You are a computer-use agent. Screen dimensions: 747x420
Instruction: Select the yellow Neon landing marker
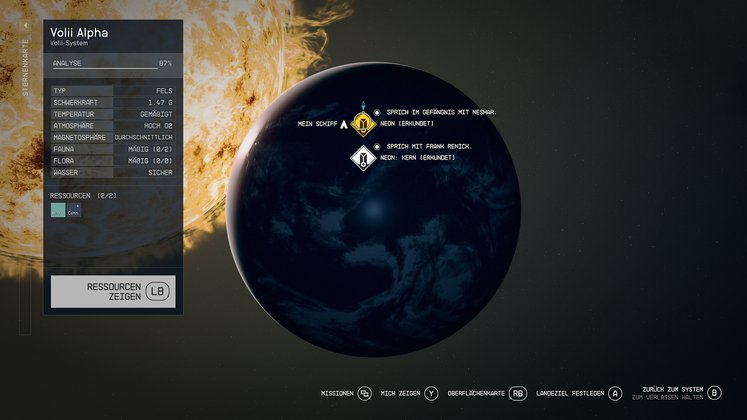364,123
